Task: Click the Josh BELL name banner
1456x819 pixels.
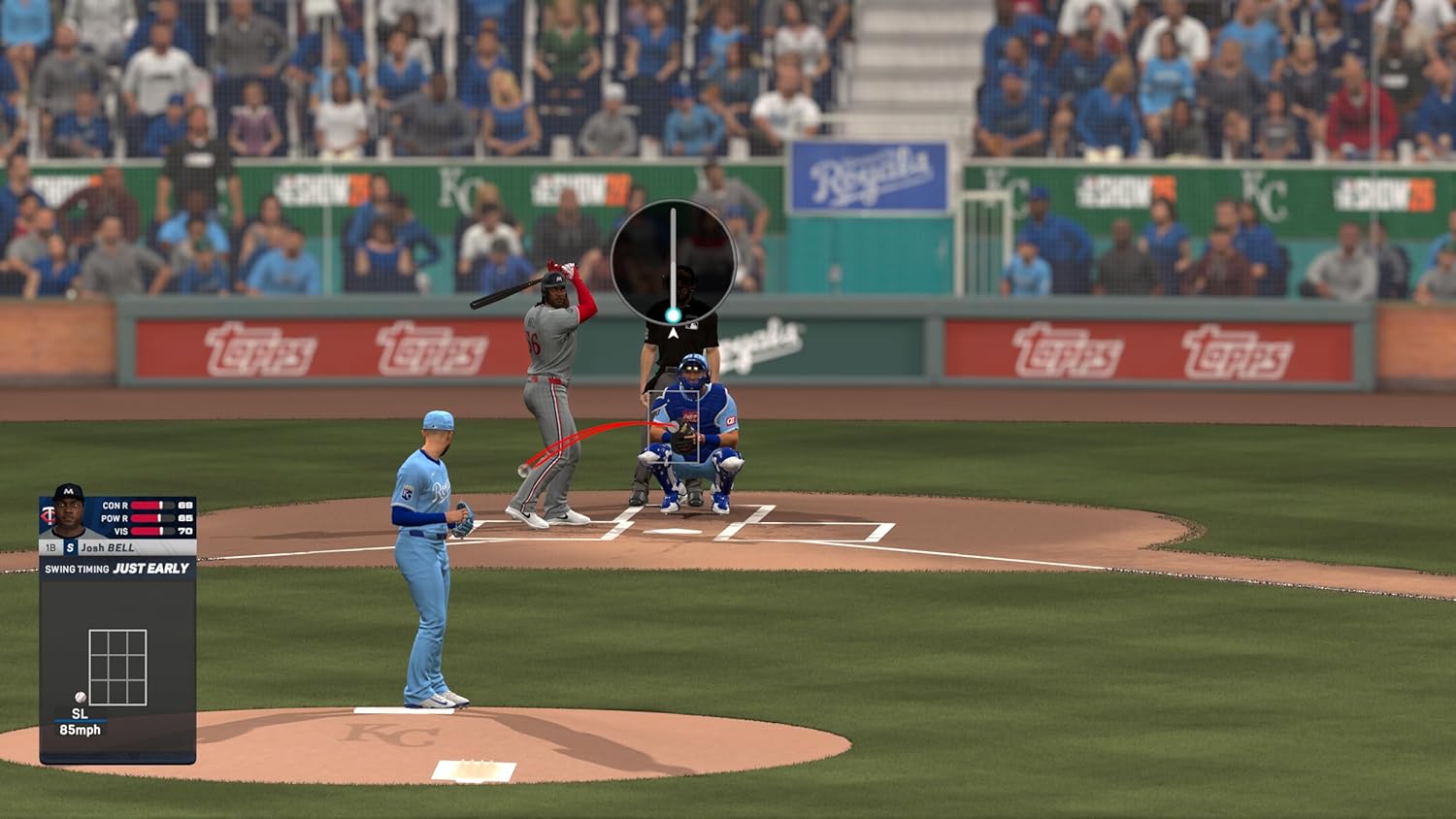Action: click(107, 547)
